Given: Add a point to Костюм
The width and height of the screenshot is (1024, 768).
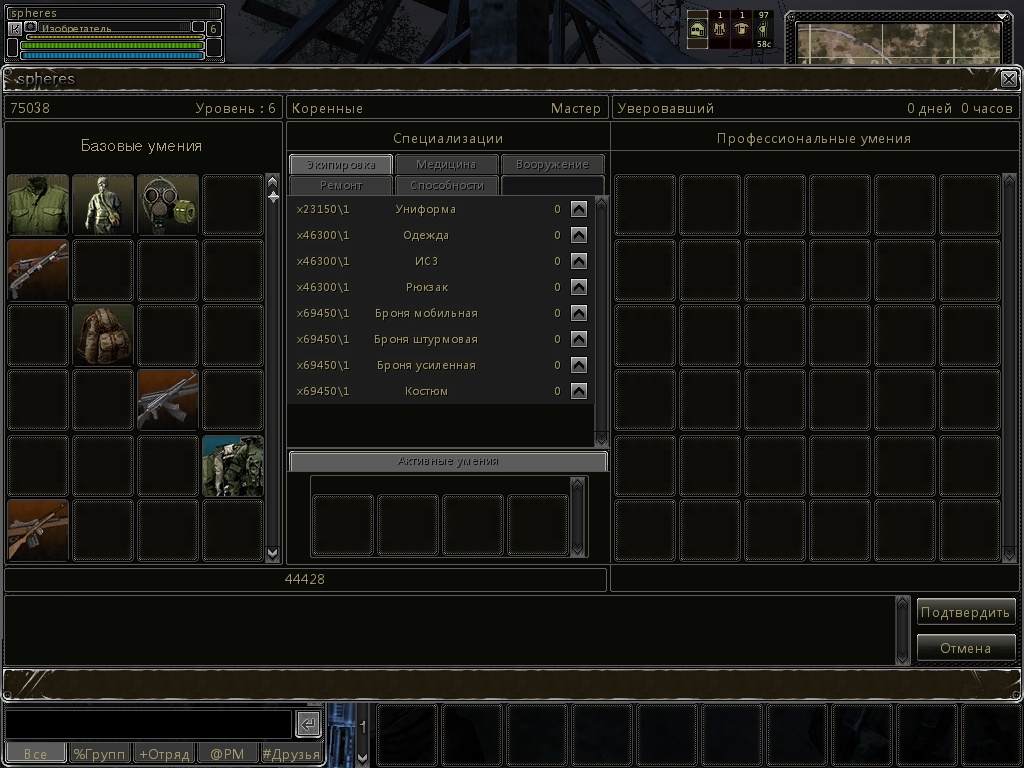Looking at the screenshot, I should (x=579, y=391).
